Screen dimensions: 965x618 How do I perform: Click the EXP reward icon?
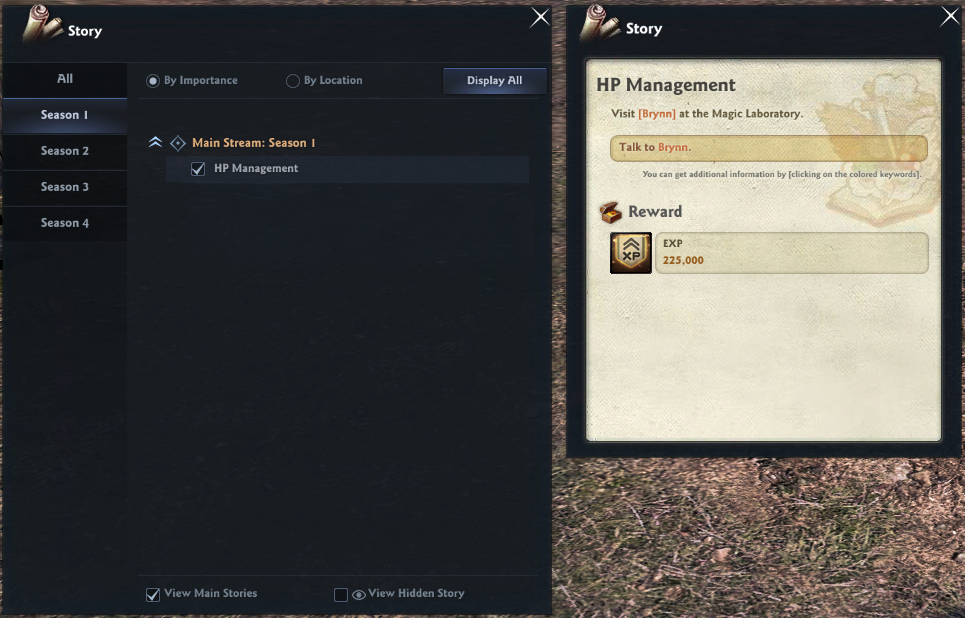coord(631,253)
